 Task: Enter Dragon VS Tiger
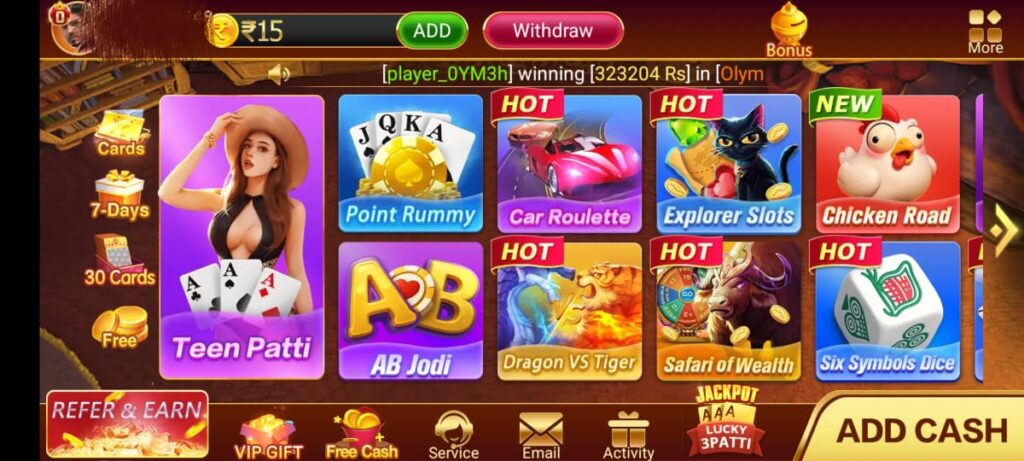(569, 310)
